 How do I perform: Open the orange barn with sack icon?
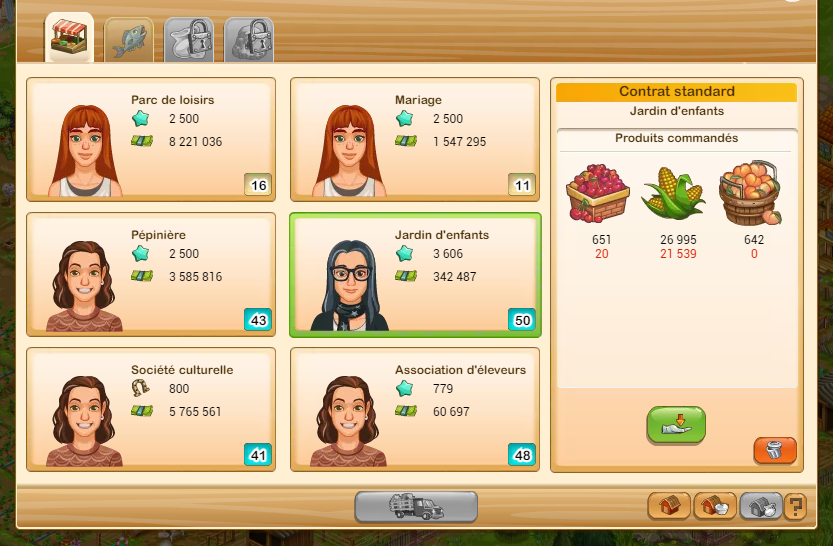tap(715, 506)
